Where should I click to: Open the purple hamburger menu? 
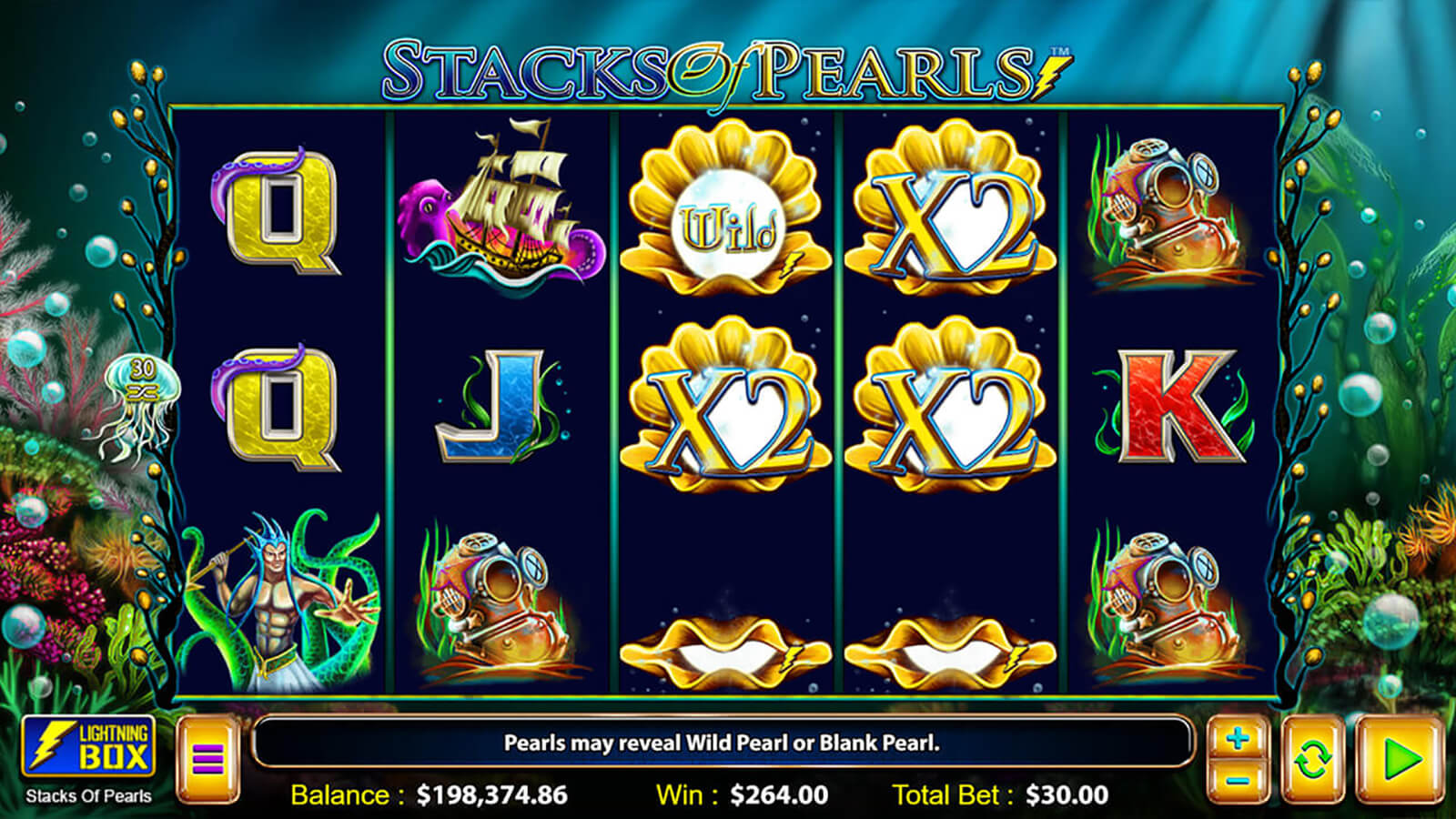[x=207, y=758]
